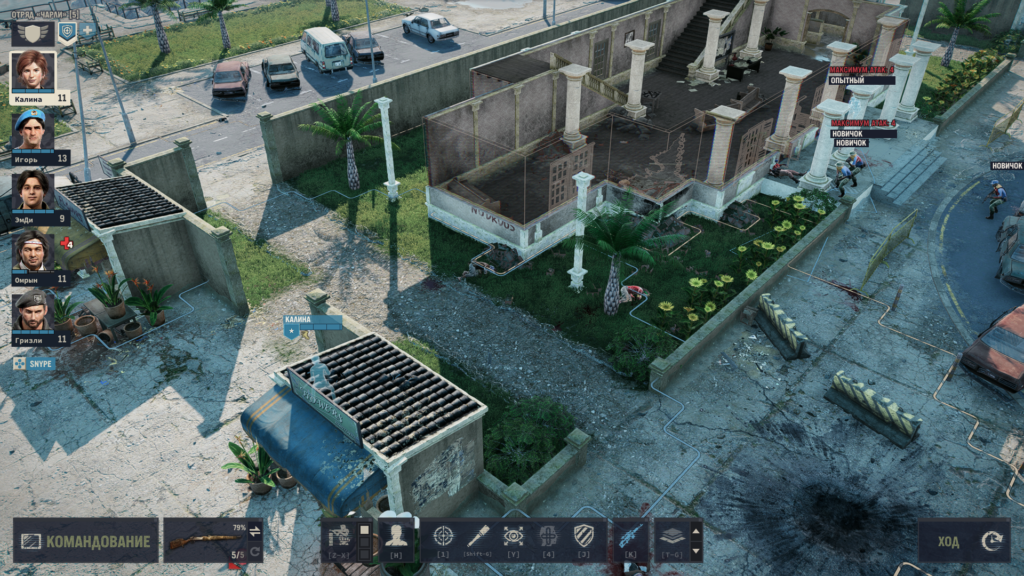Open the Командование command menu
This screenshot has height=576, width=1024.
(x=86, y=541)
